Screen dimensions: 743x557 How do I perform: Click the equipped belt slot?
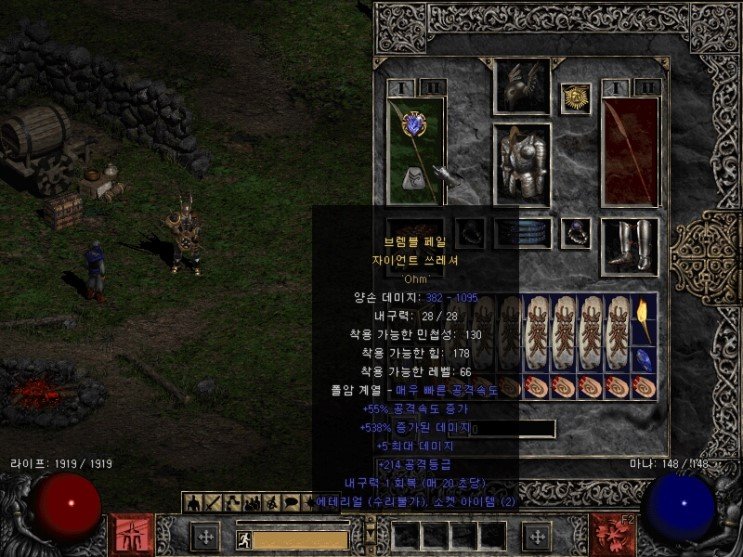pyautogui.click(x=522, y=233)
